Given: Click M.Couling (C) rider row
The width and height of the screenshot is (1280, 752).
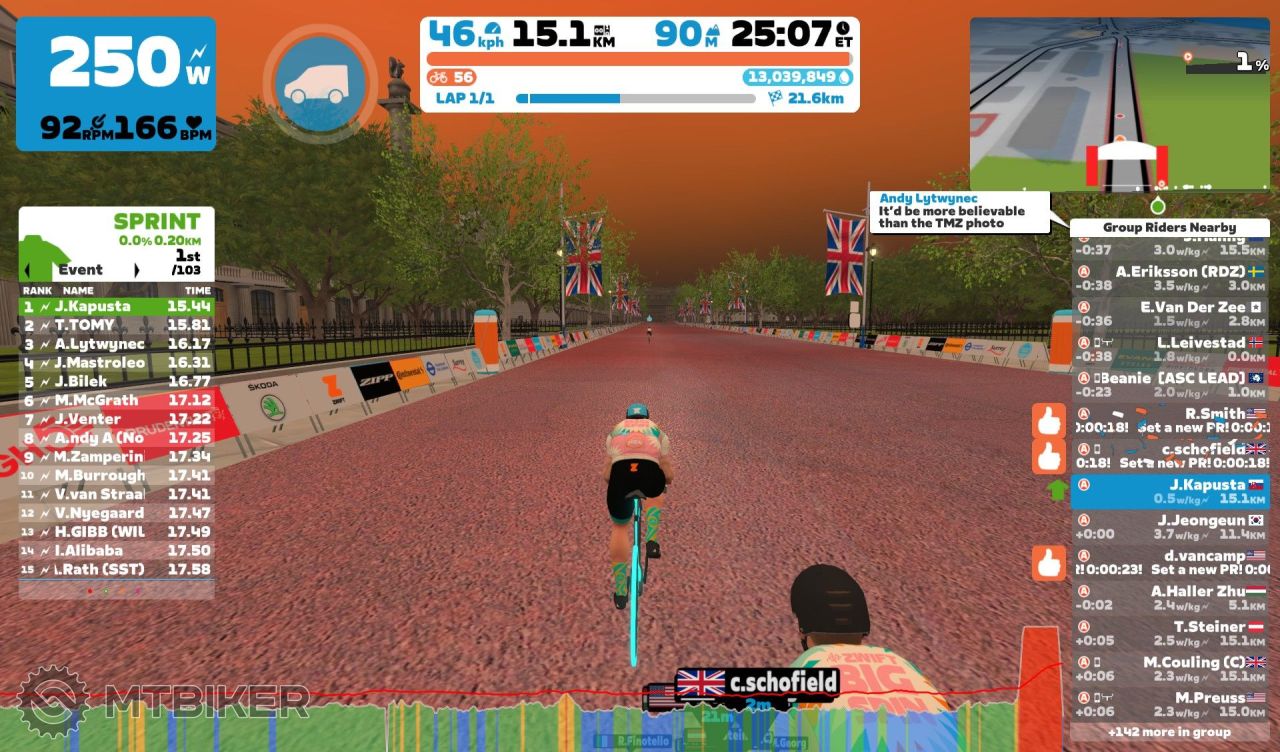Looking at the screenshot, I should [1169, 669].
